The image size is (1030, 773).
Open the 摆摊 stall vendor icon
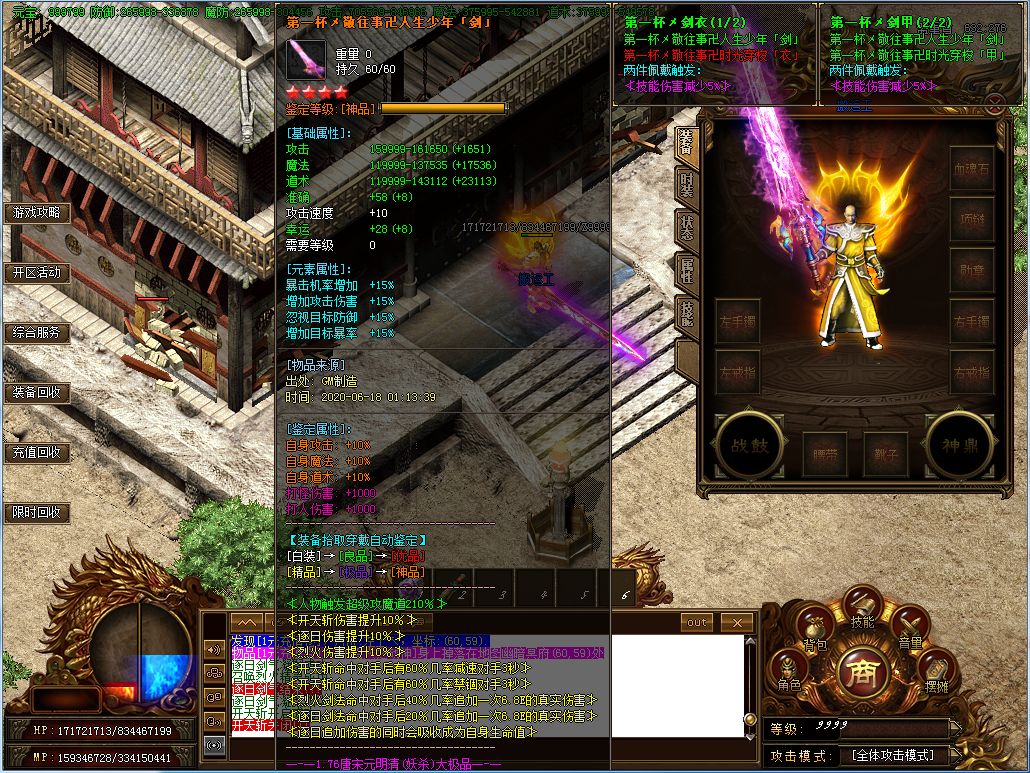coord(936,672)
